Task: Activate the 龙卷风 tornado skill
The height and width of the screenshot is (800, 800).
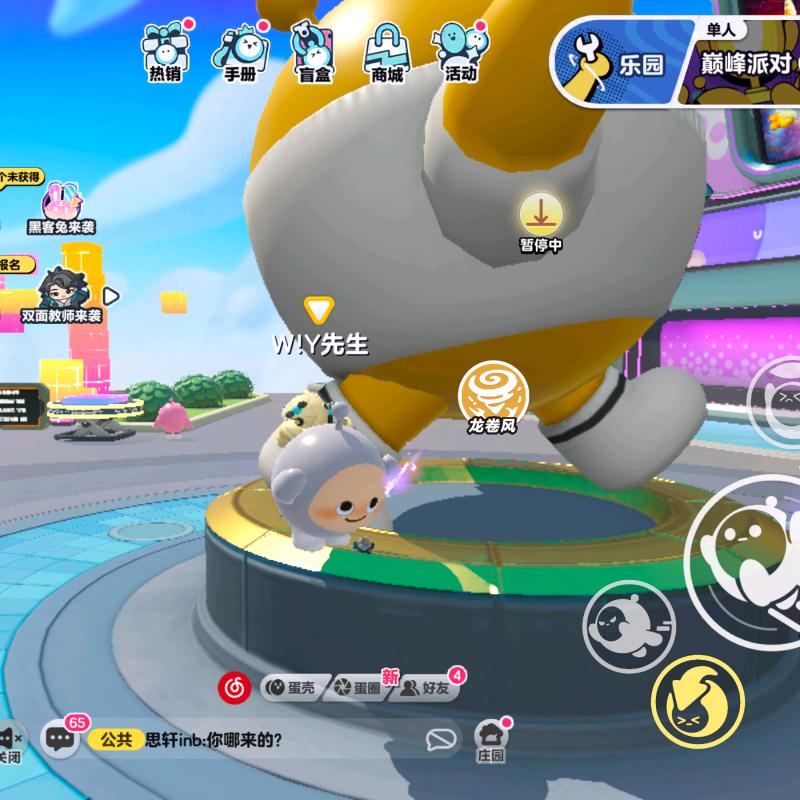Action: click(492, 399)
